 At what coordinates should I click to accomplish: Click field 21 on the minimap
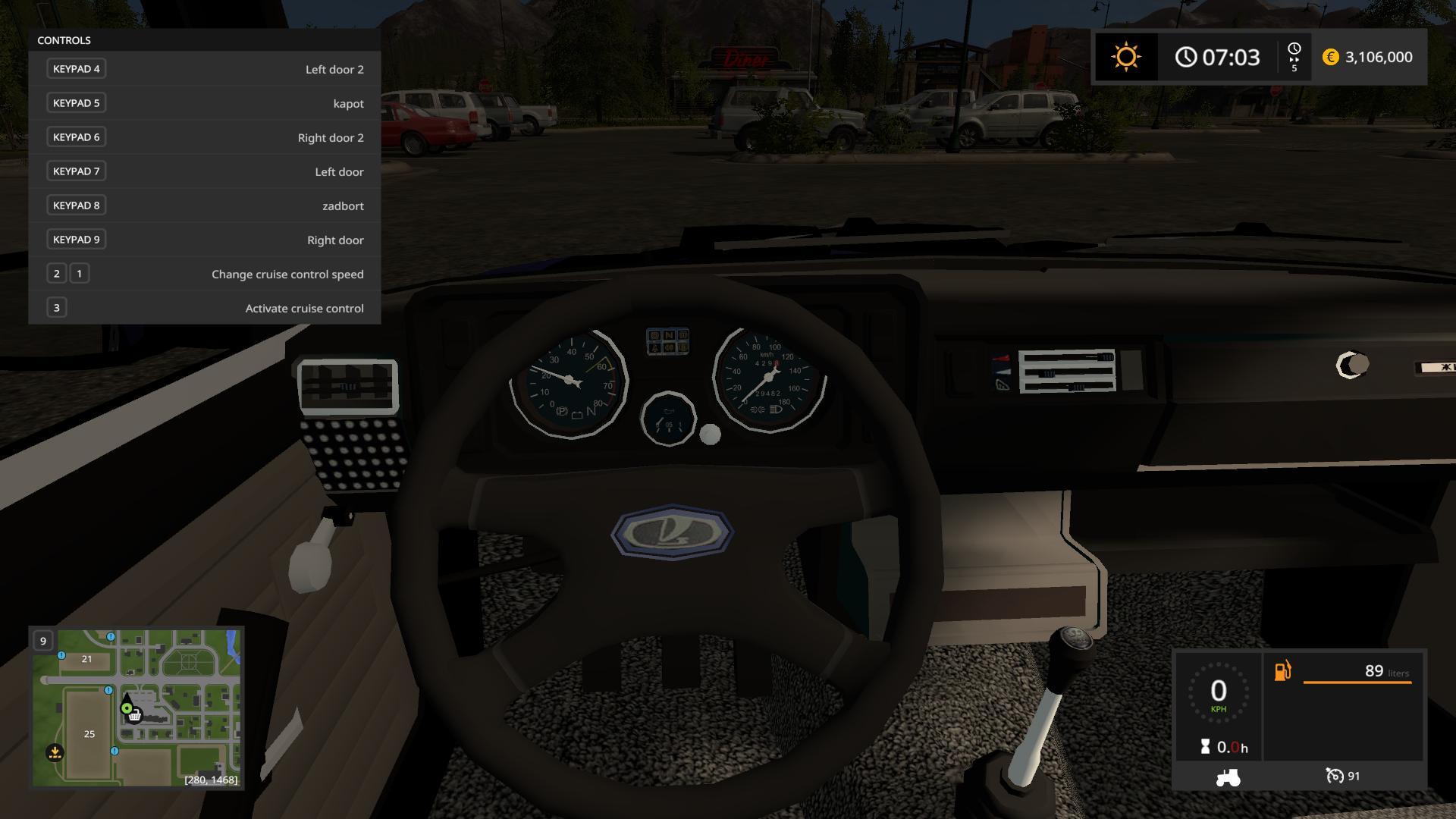pyautogui.click(x=86, y=659)
